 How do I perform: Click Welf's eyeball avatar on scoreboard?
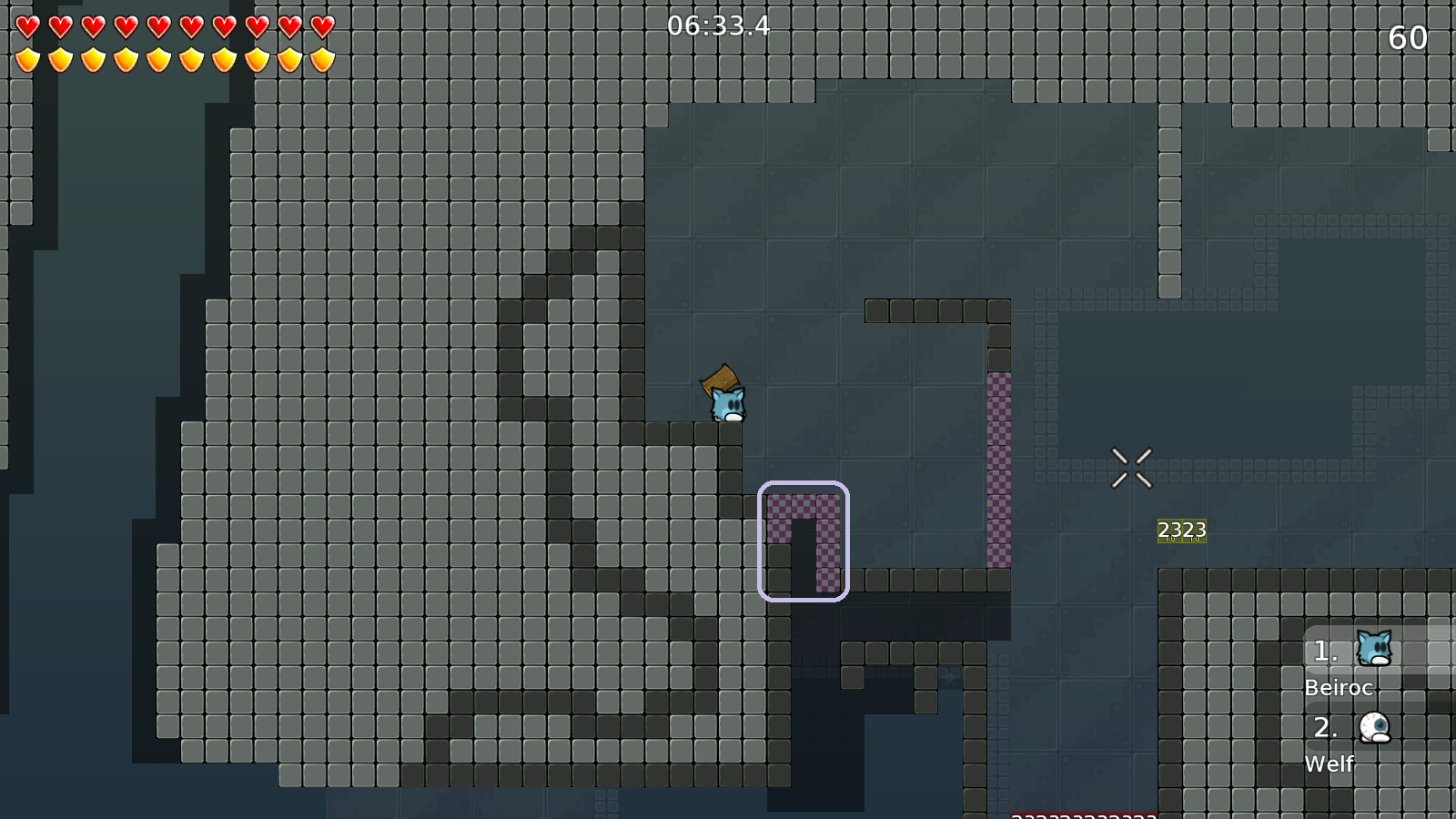(x=1374, y=726)
